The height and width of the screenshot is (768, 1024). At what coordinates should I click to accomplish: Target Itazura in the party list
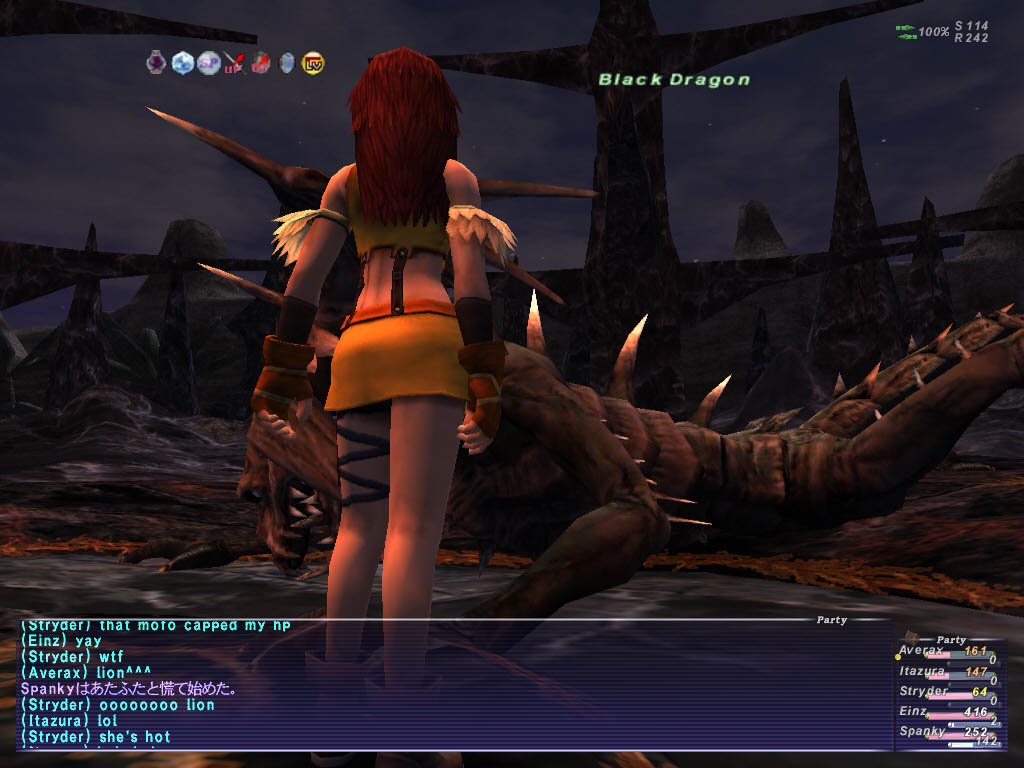[922, 672]
